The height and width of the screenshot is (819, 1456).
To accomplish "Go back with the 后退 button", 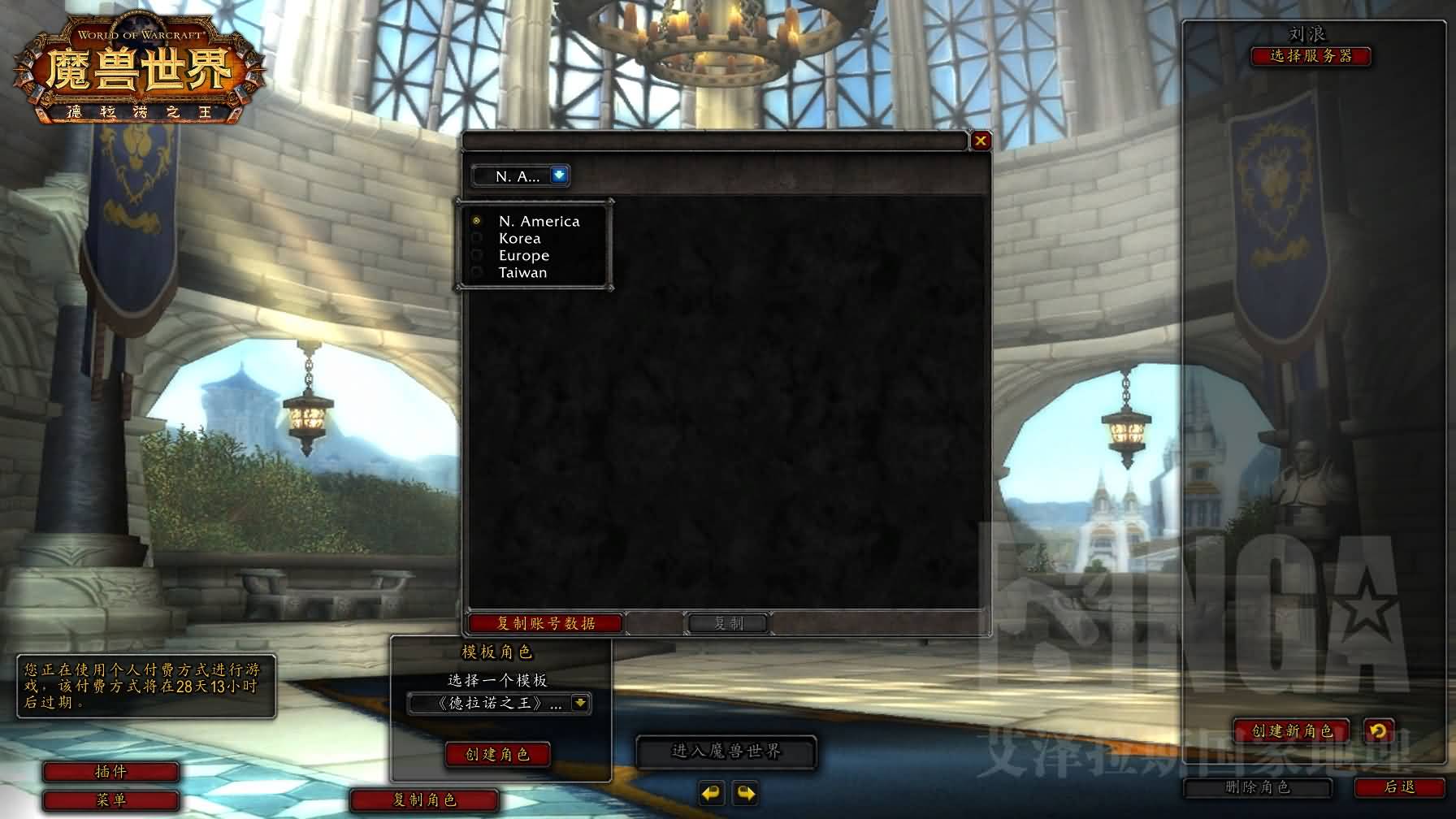I will click(1399, 786).
